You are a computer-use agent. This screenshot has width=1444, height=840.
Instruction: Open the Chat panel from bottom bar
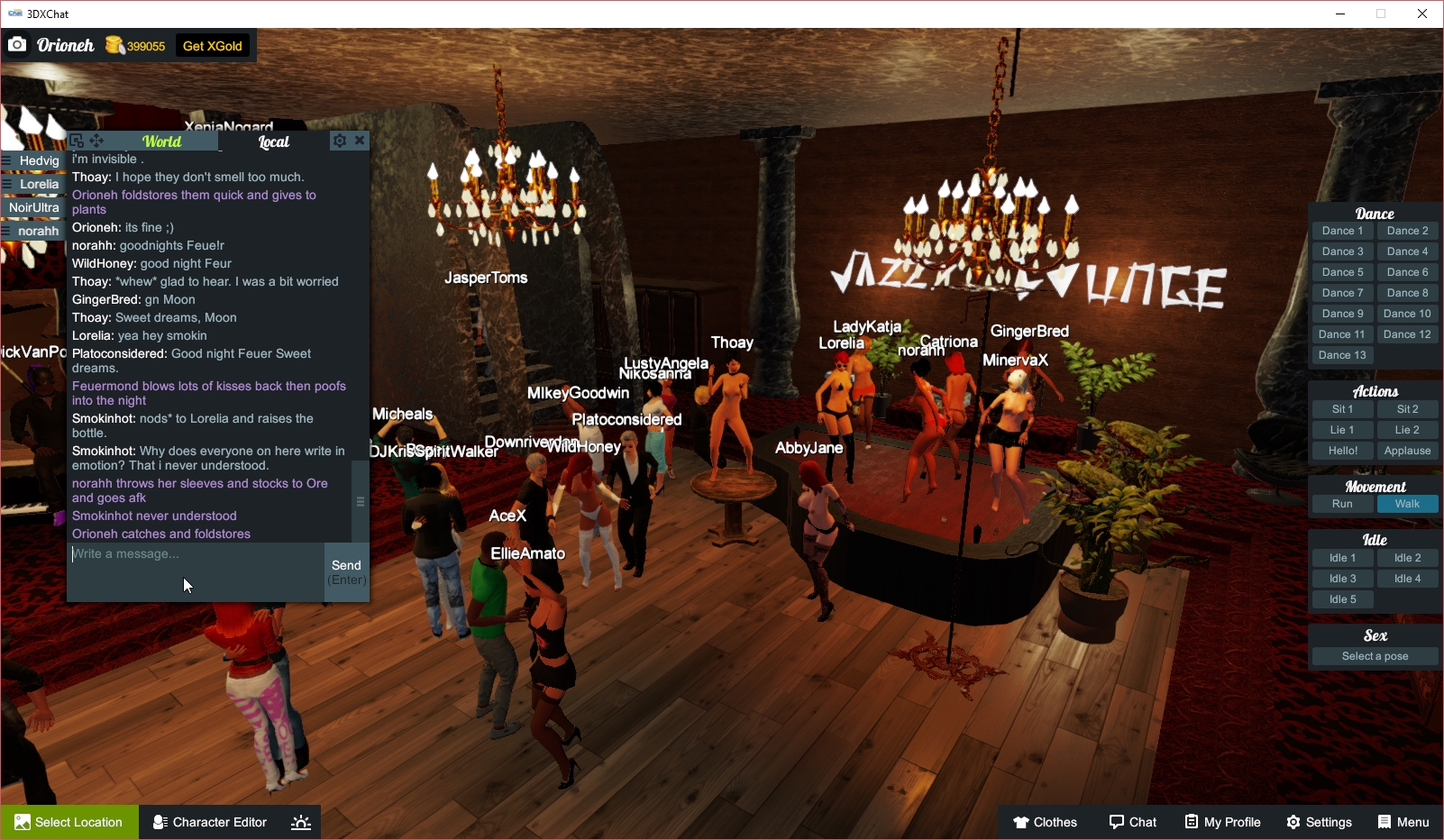tap(1132, 822)
